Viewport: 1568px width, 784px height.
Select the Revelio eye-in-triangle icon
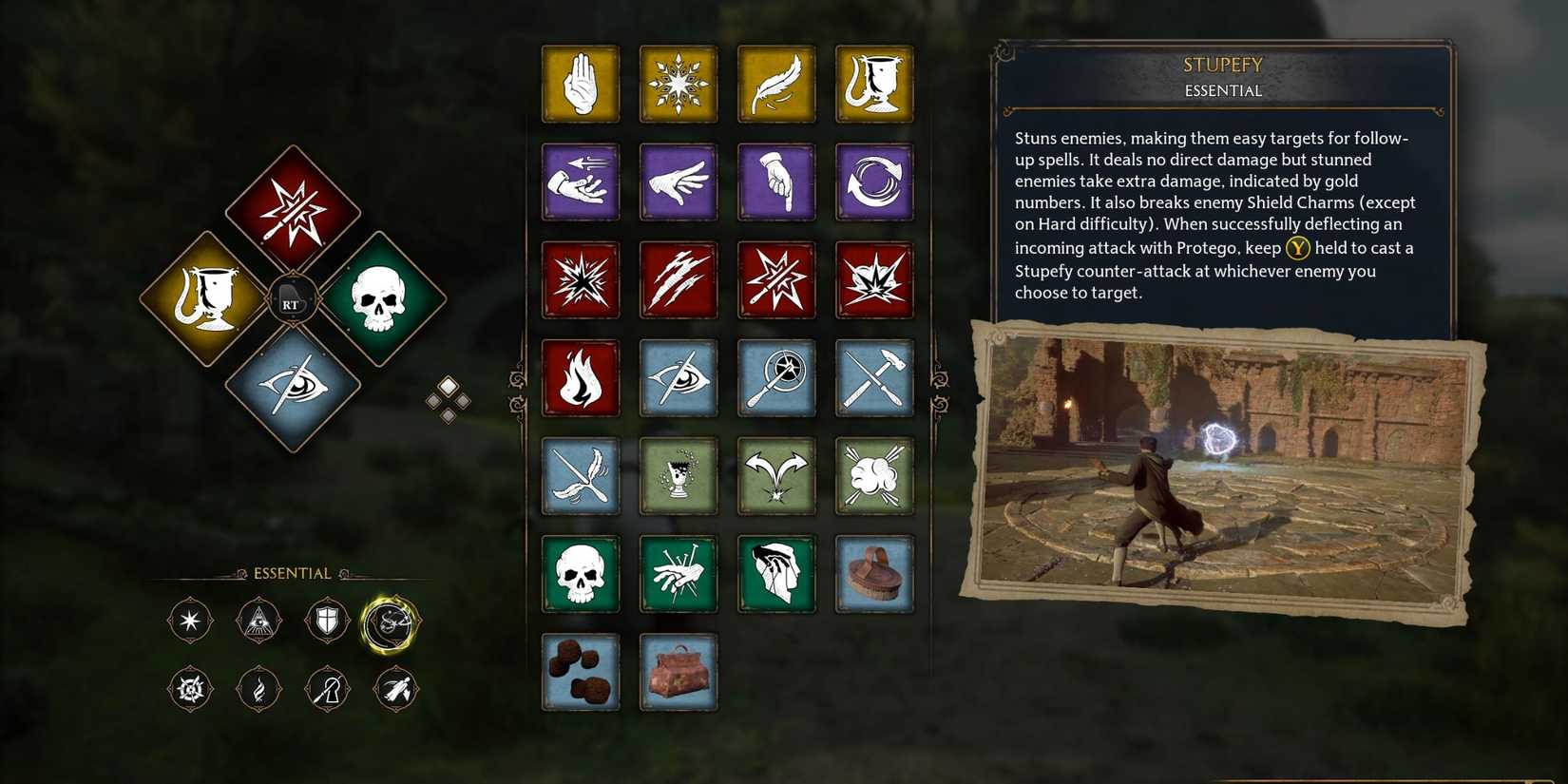(x=258, y=620)
